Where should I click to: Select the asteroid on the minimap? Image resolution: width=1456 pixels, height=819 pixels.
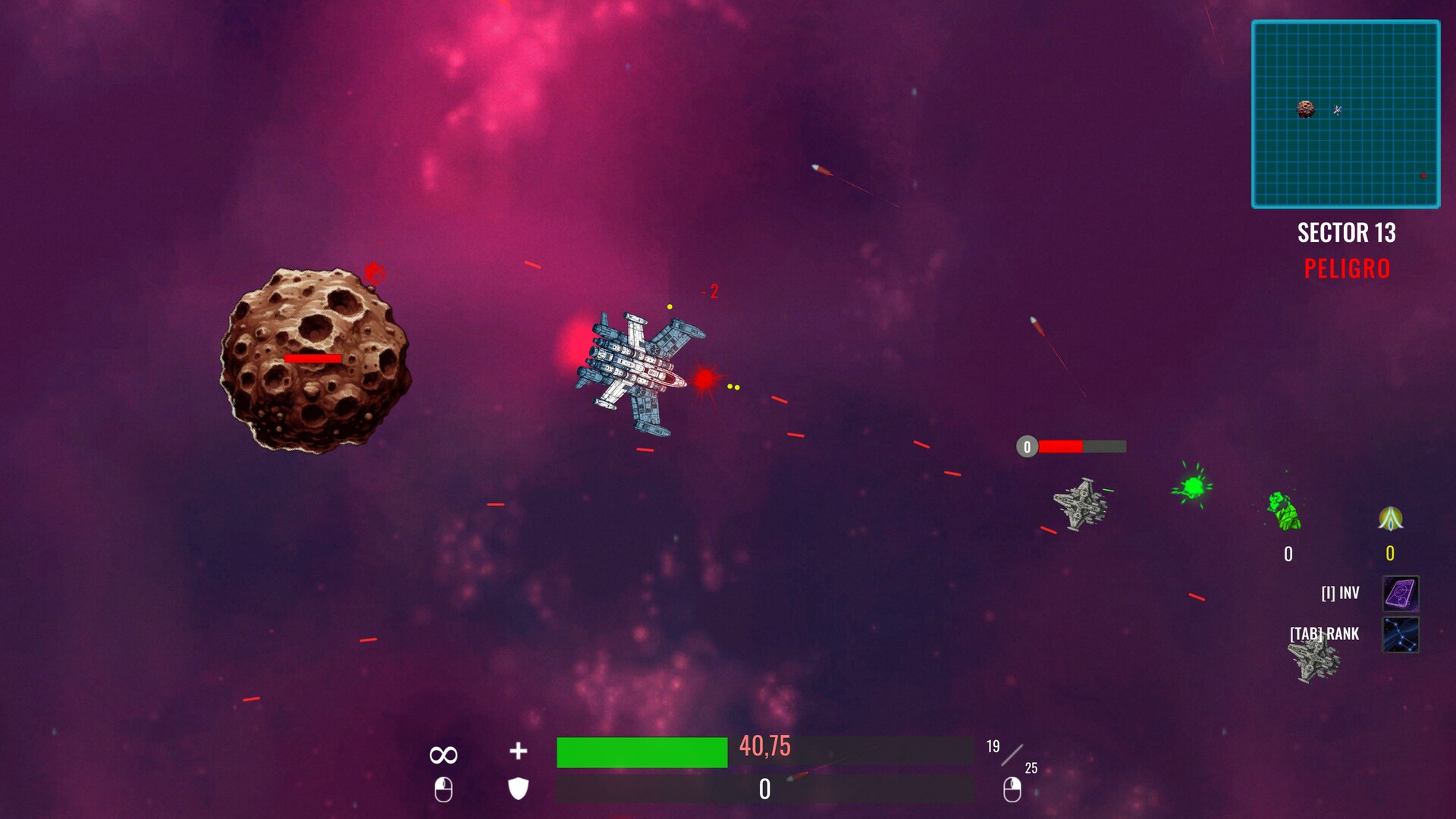pos(1304,110)
